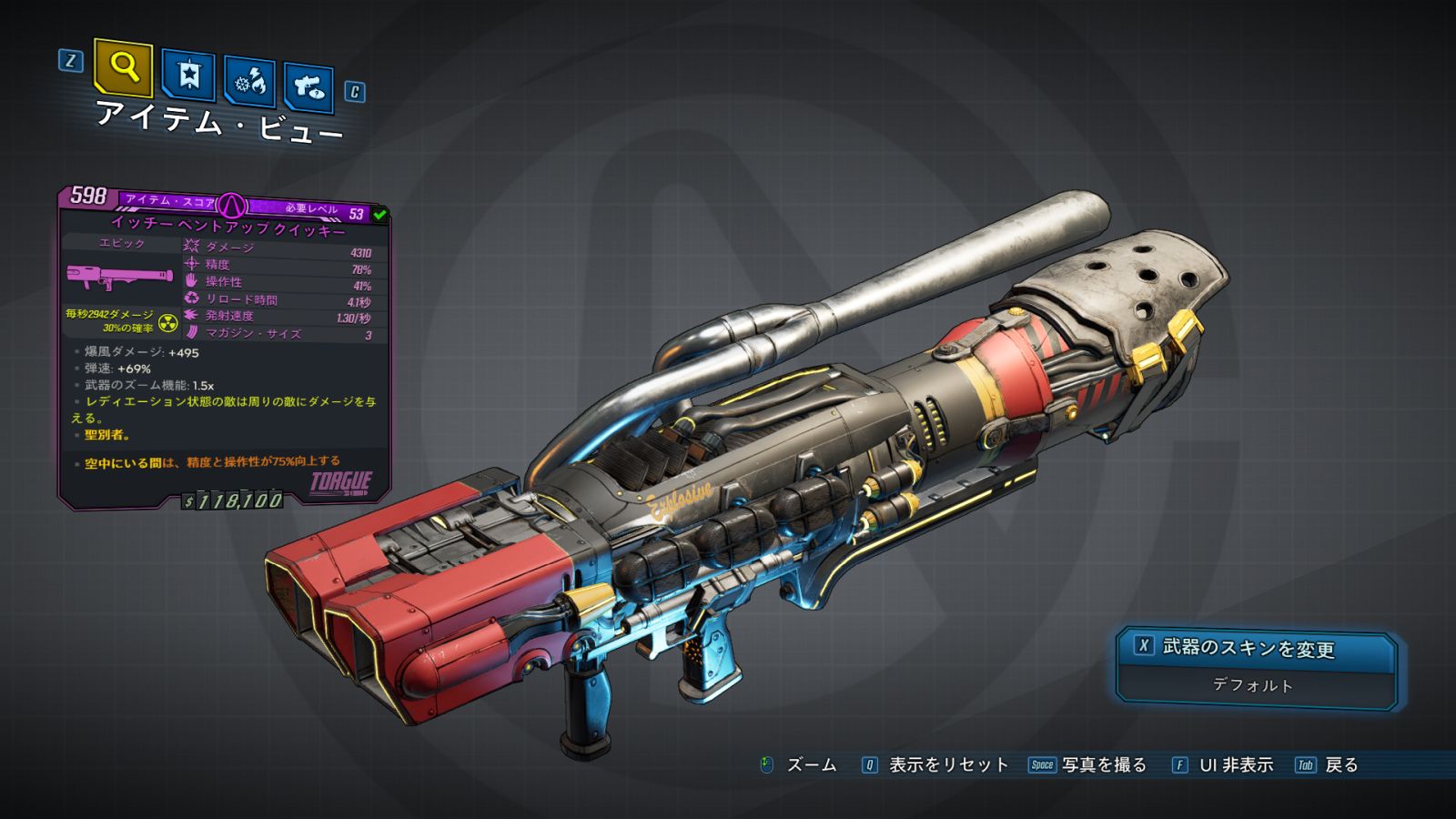Take a photo with 写真を撮る
Viewport: 1456px width, 819px height.
pyautogui.click(x=1102, y=765)
